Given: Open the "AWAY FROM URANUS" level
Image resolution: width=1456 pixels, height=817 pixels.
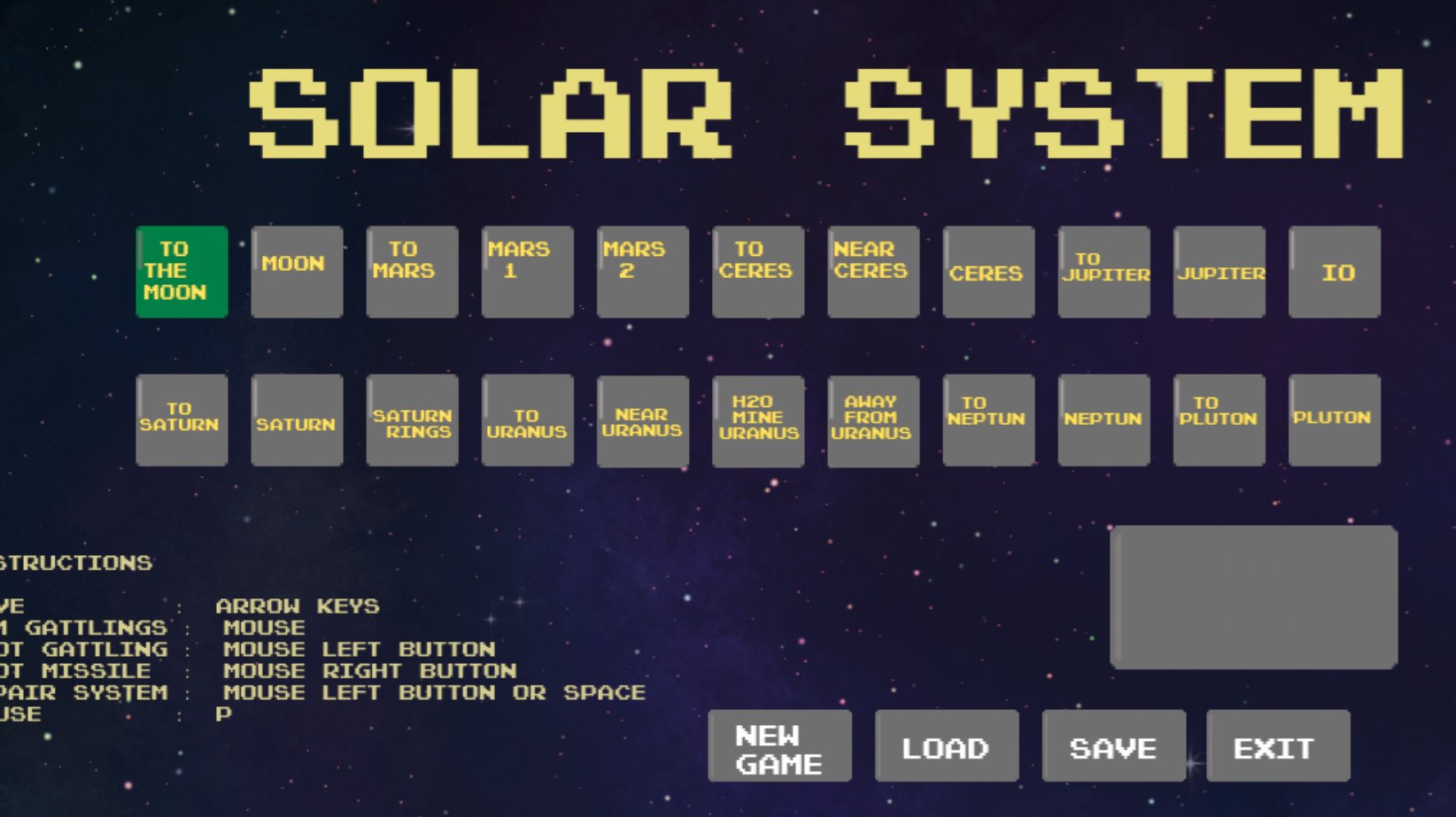Looking at the screenshot, I should [x=872, y=420].
